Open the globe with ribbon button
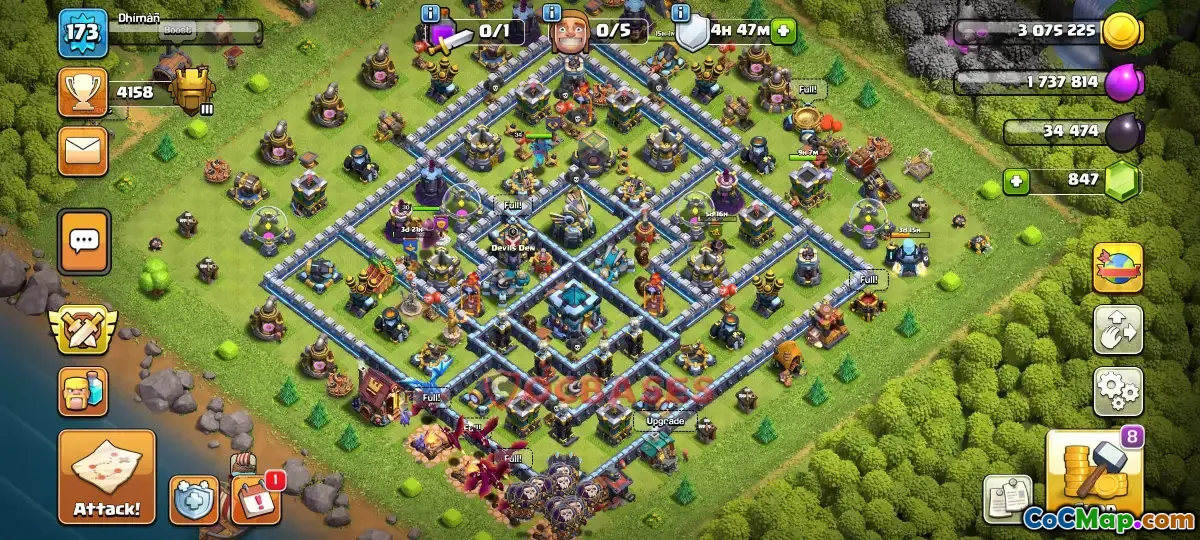The width and height of the screenshot is (1200, 540). pyautogui.click(x=1117, y=267)
